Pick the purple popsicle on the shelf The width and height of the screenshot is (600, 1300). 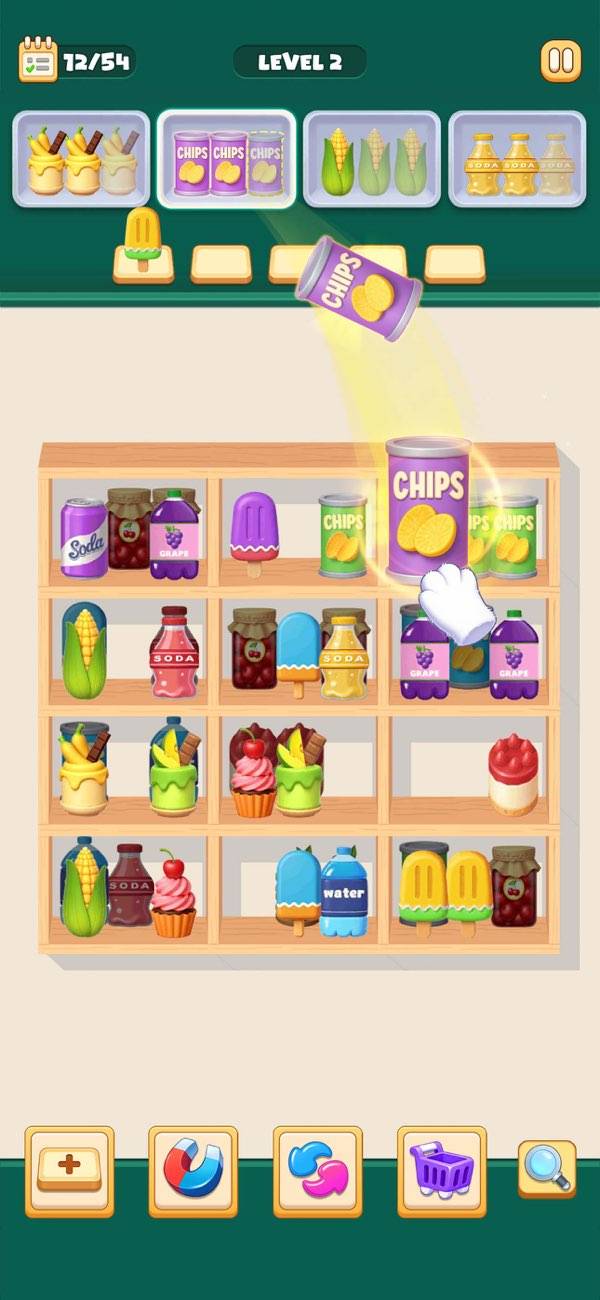(x=252, y=530)
